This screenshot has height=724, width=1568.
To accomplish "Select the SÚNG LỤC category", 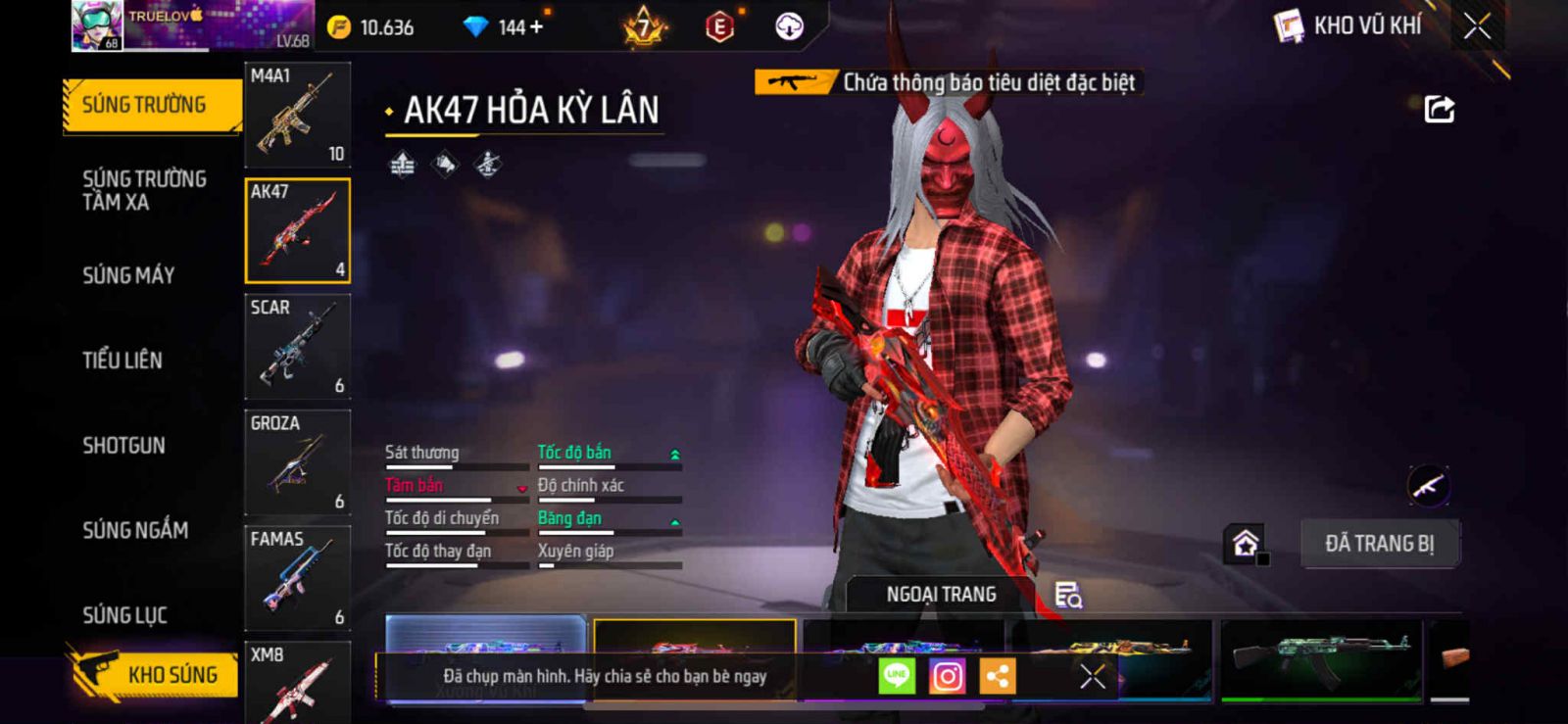I will [124, 615].
